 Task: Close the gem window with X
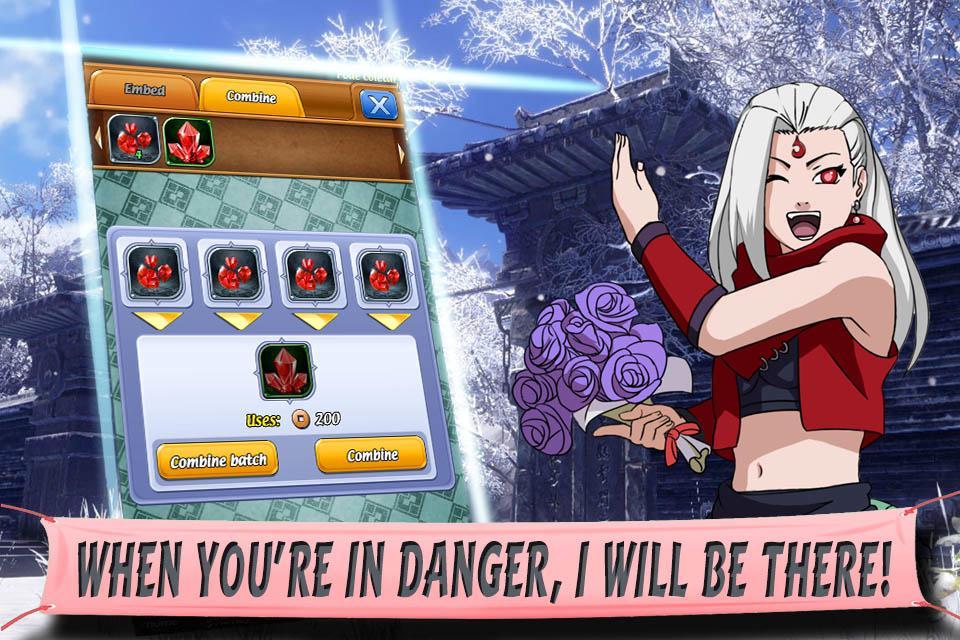(376, 104)
